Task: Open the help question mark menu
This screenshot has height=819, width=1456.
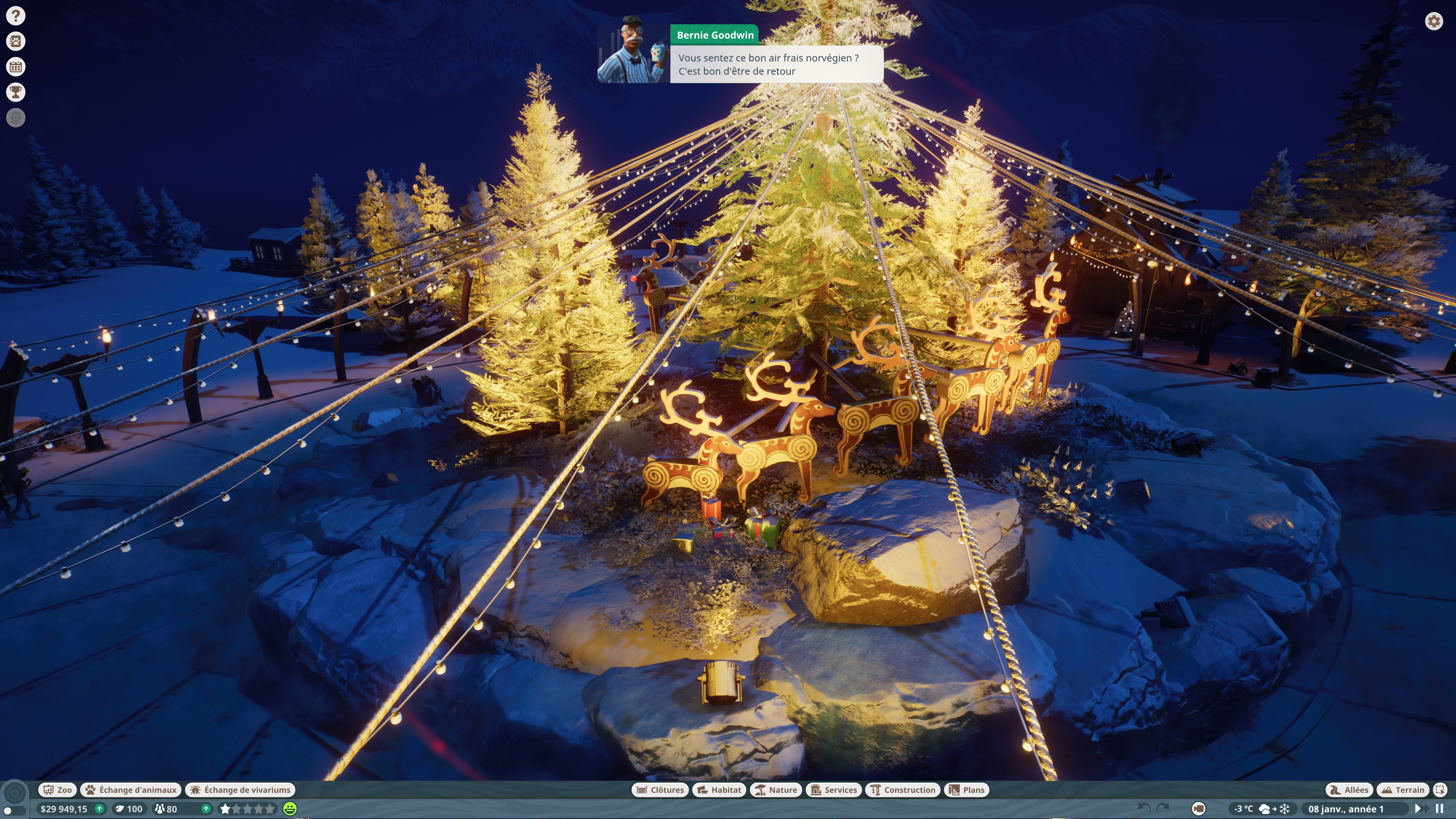Action: 16,16
